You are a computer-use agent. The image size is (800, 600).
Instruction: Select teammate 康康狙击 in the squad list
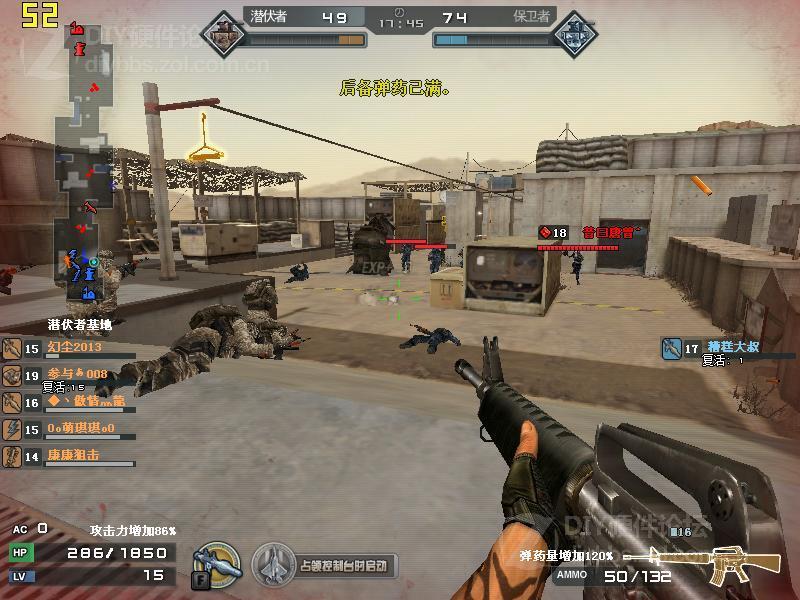(73, 456)
